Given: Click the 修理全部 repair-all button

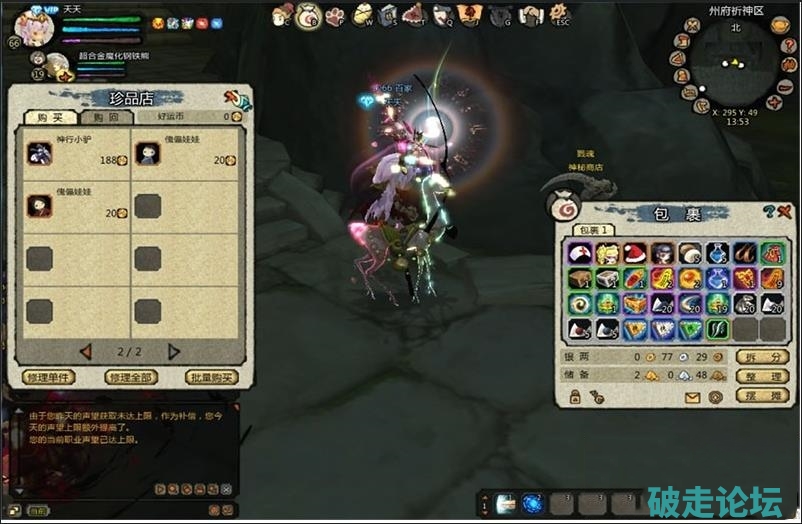Looking at the screenshot, I should 130,378.
